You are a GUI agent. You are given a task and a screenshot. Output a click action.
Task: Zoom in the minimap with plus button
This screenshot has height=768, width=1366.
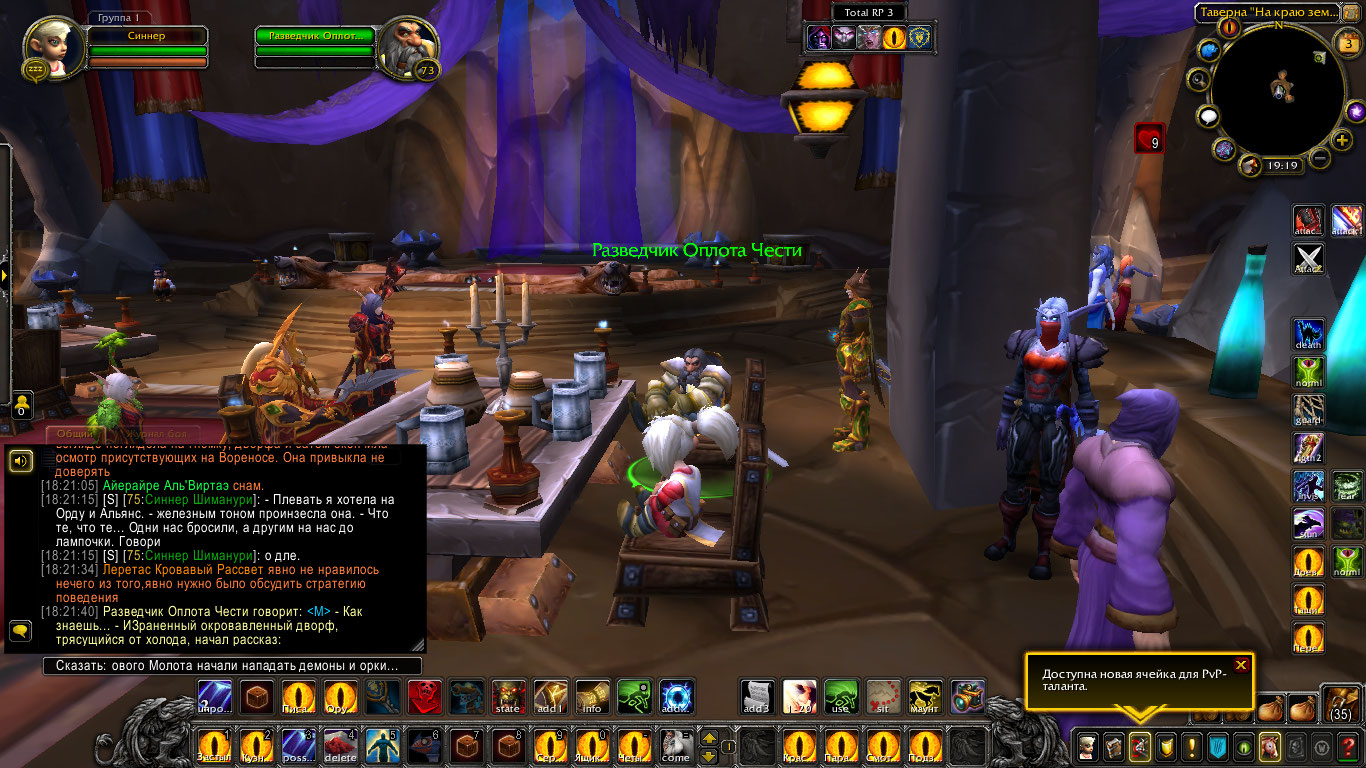point(1342,140)
